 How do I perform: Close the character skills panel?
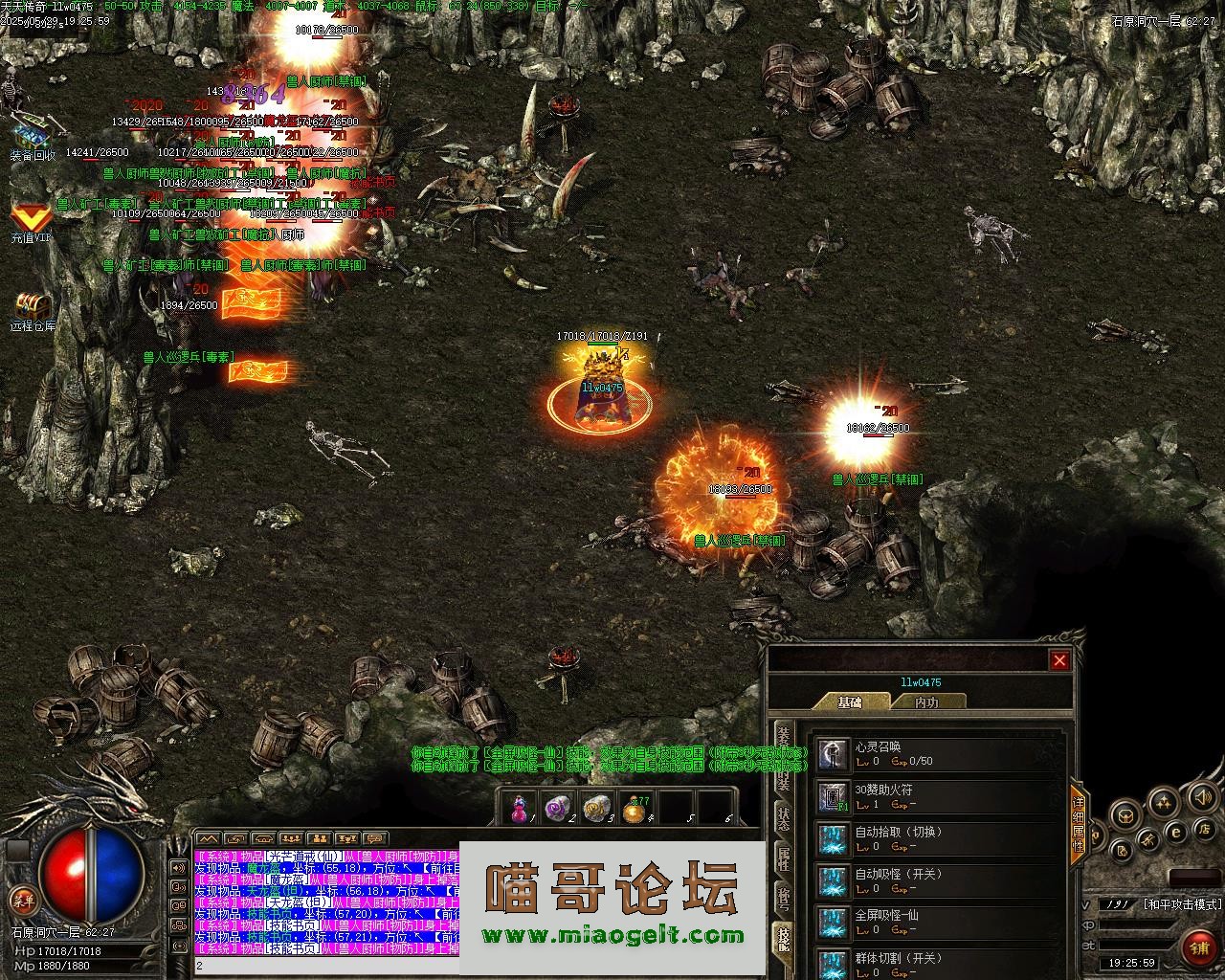coord(1059,660)
